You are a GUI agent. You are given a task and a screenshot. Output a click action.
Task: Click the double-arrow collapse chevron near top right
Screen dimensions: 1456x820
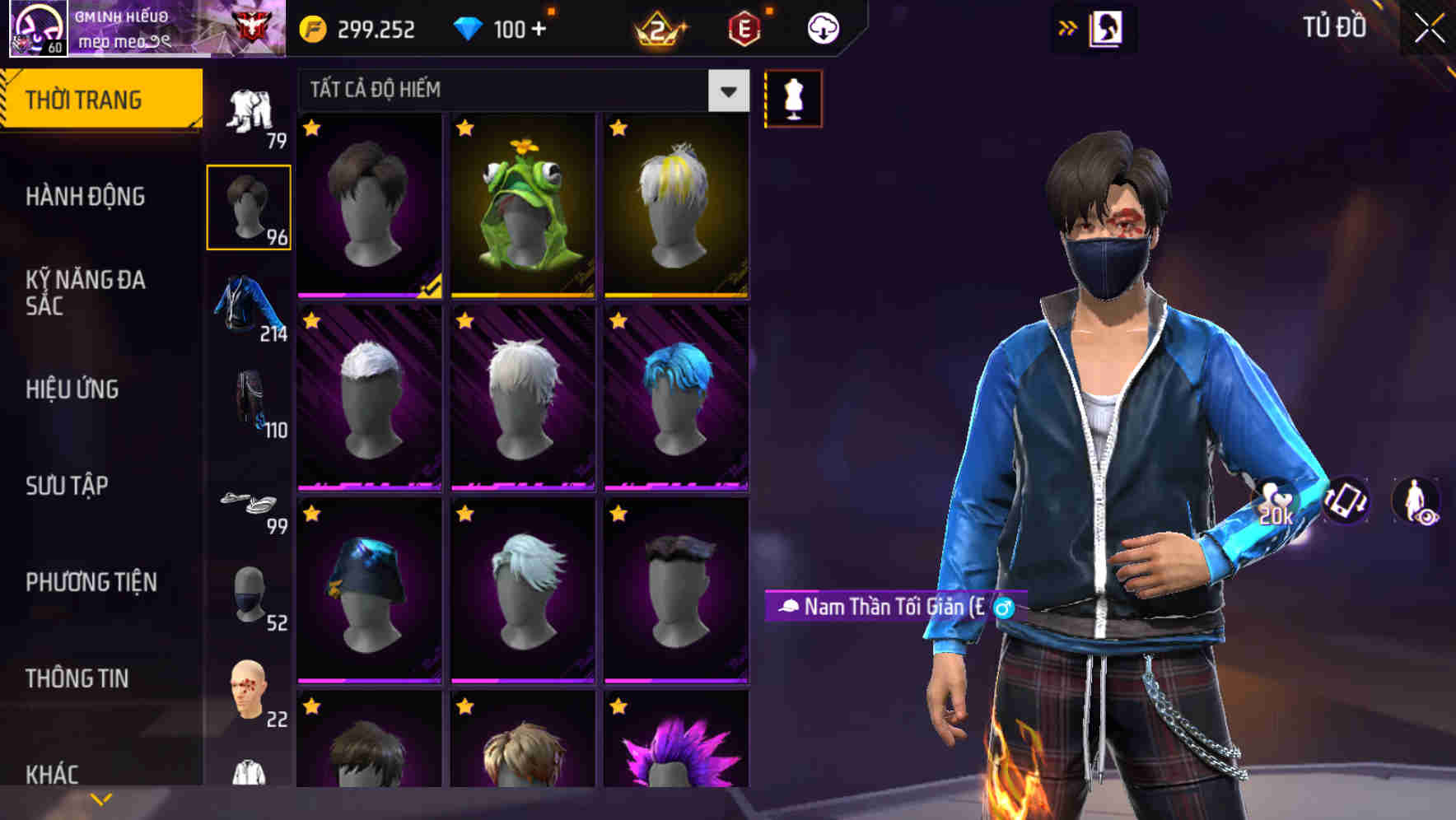(1068, 27)
